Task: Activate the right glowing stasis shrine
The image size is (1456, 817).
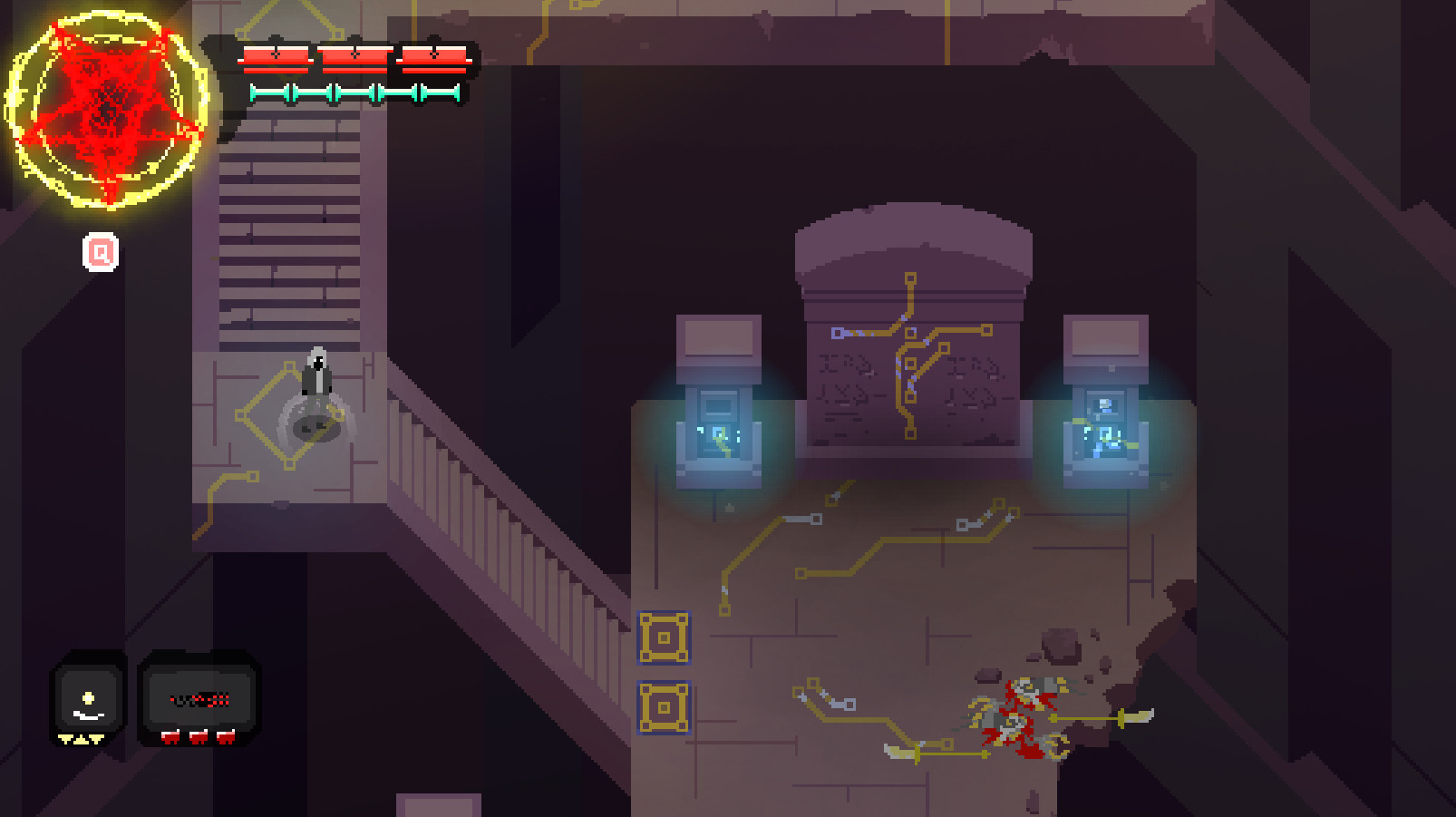Action: (x=1106, y=426)
